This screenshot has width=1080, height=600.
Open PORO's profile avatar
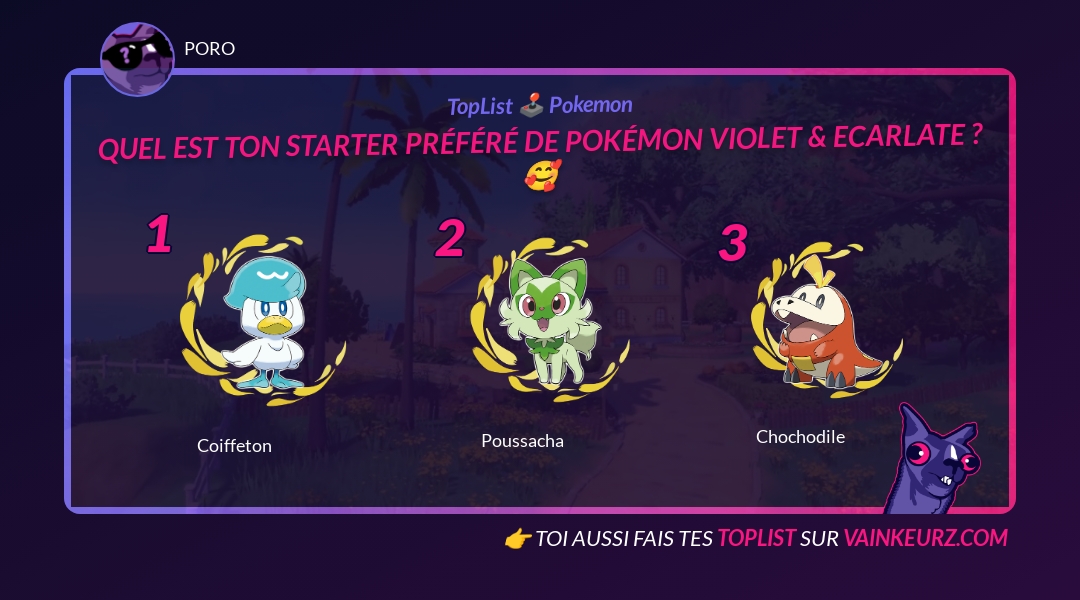click(137, 59)
